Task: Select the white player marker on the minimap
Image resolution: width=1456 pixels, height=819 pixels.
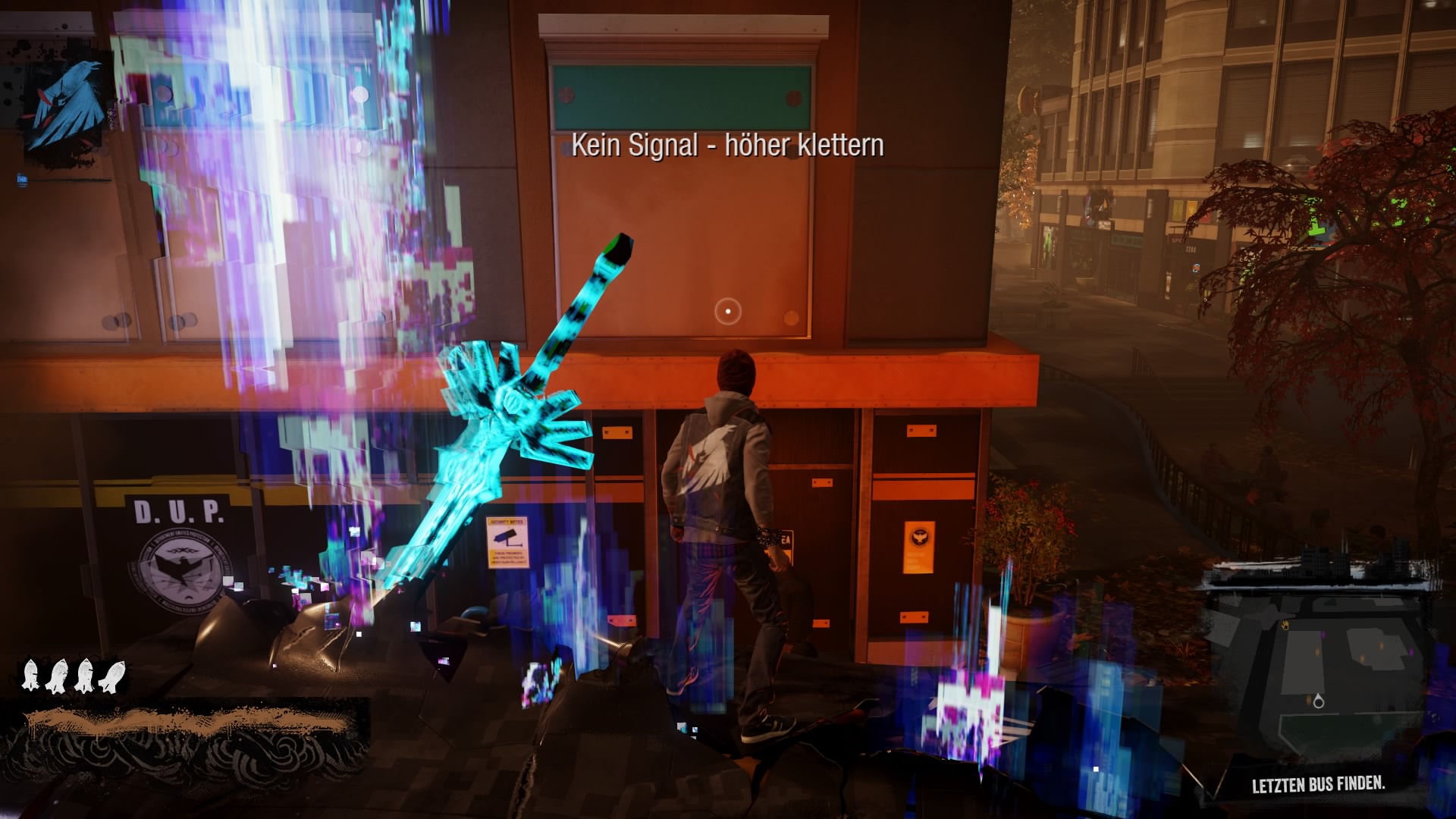Action: coord(1319,702)
